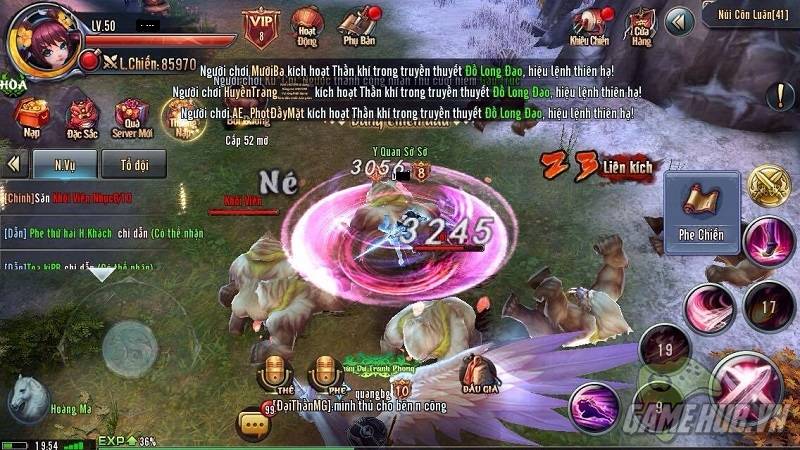The image size is (800, 450).
Task: Toggle the crossed swords gold coin button
Action: (769, 187)
